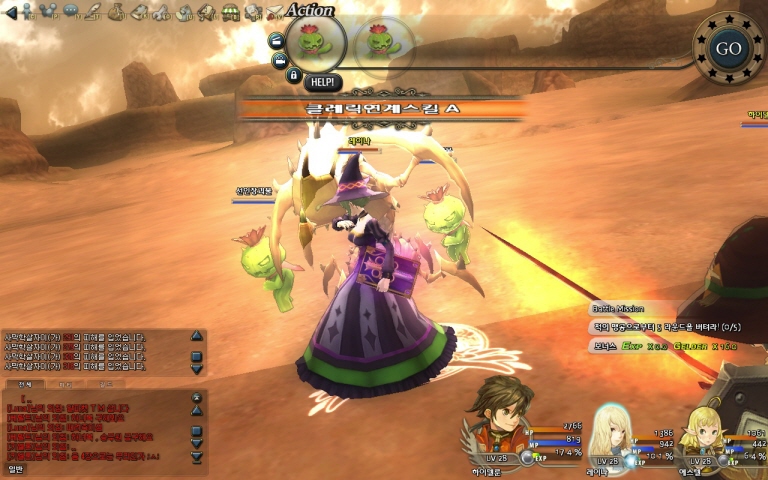
Task: Click the GO button
Action: pyautogui.click(x=727, y=48)
